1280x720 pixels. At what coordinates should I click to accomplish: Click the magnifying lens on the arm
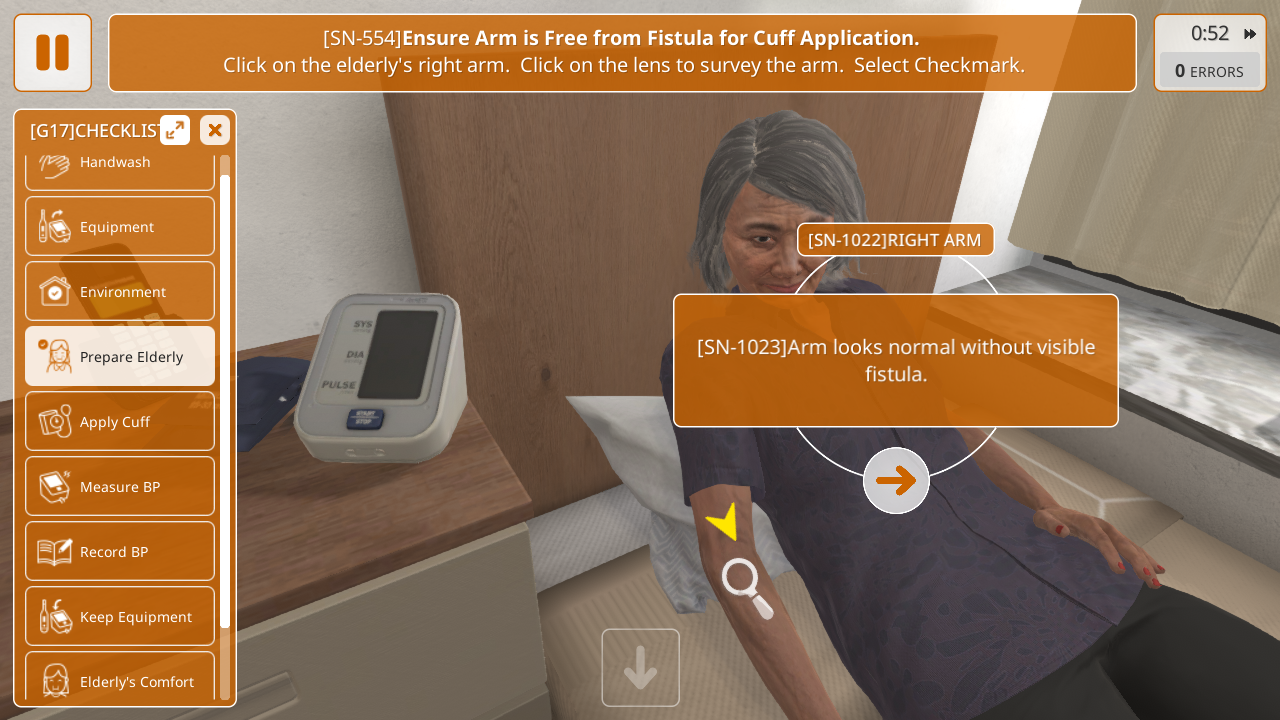tap(746, 587)
